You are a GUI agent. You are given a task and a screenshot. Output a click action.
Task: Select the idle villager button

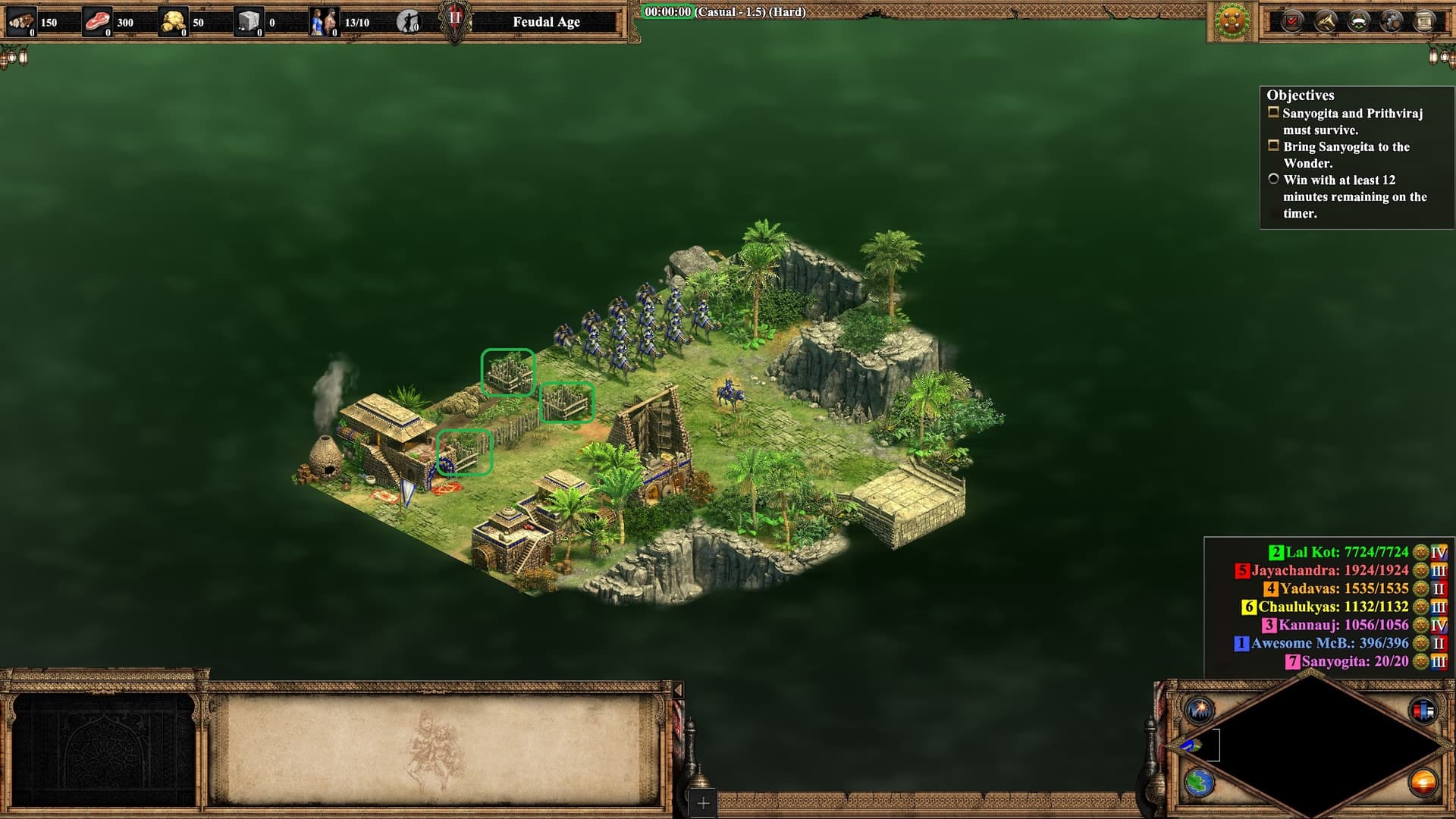[409, 22]
